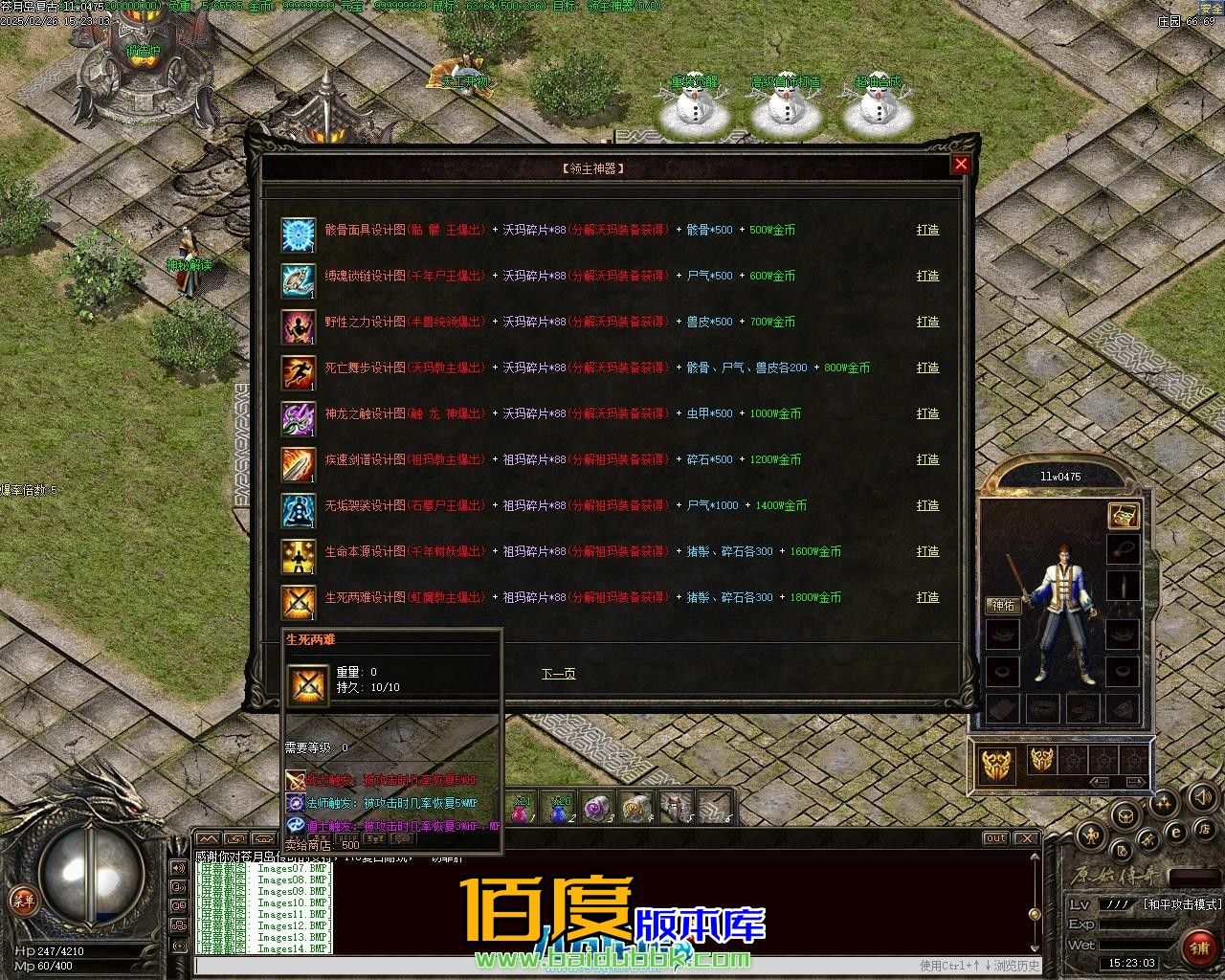
Task: Go to next page with 下一页
Action: coord(558,675)
